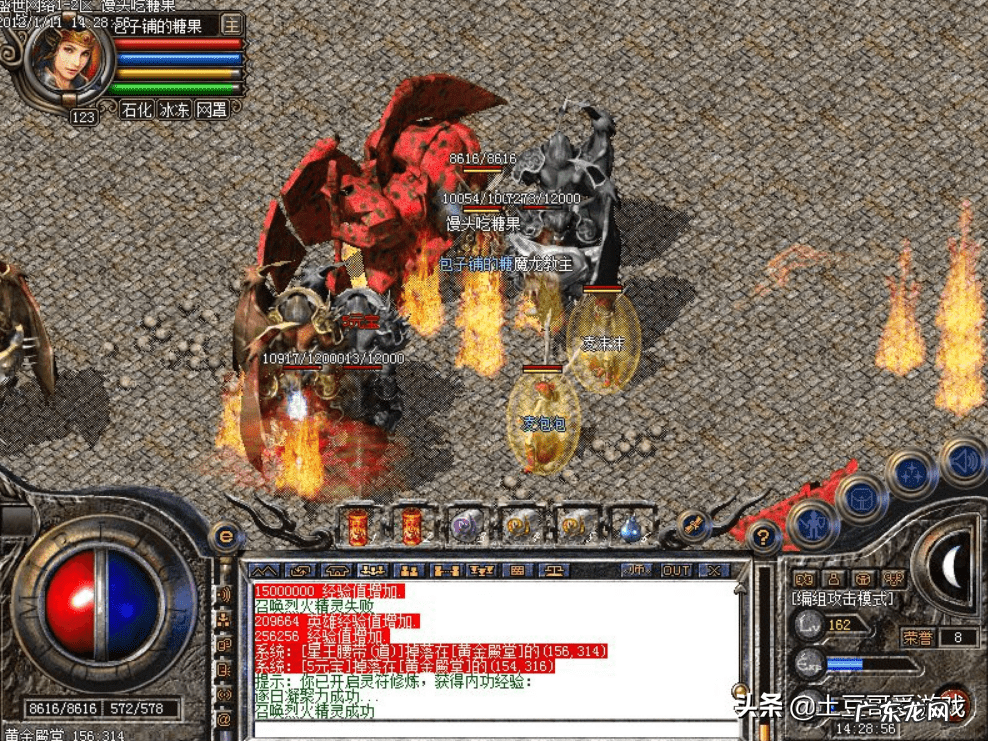Image resolution: width=988 pixels, height=741 pixels.
Task: Open the satellite icon button beside the belt
Action: [x=693, y=524]
